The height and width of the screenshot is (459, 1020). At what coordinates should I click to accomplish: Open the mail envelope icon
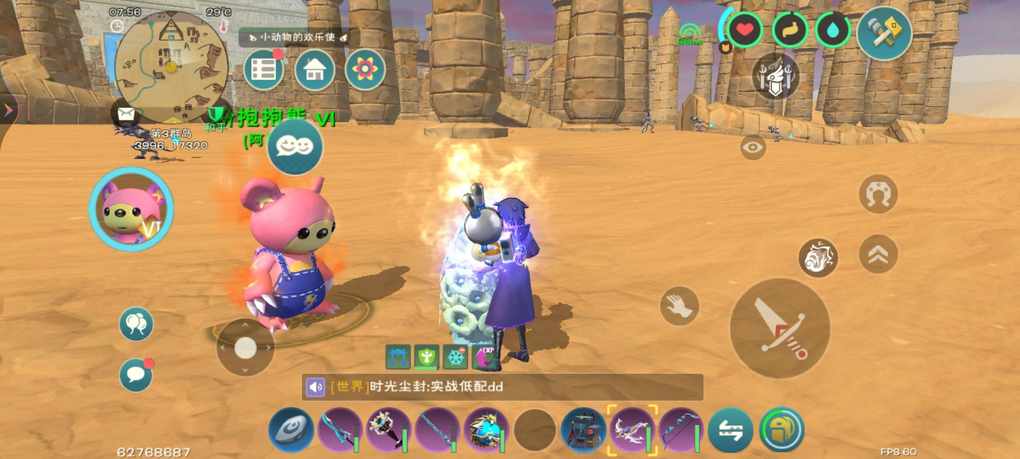pyautogui.click(x=126, y=114)
